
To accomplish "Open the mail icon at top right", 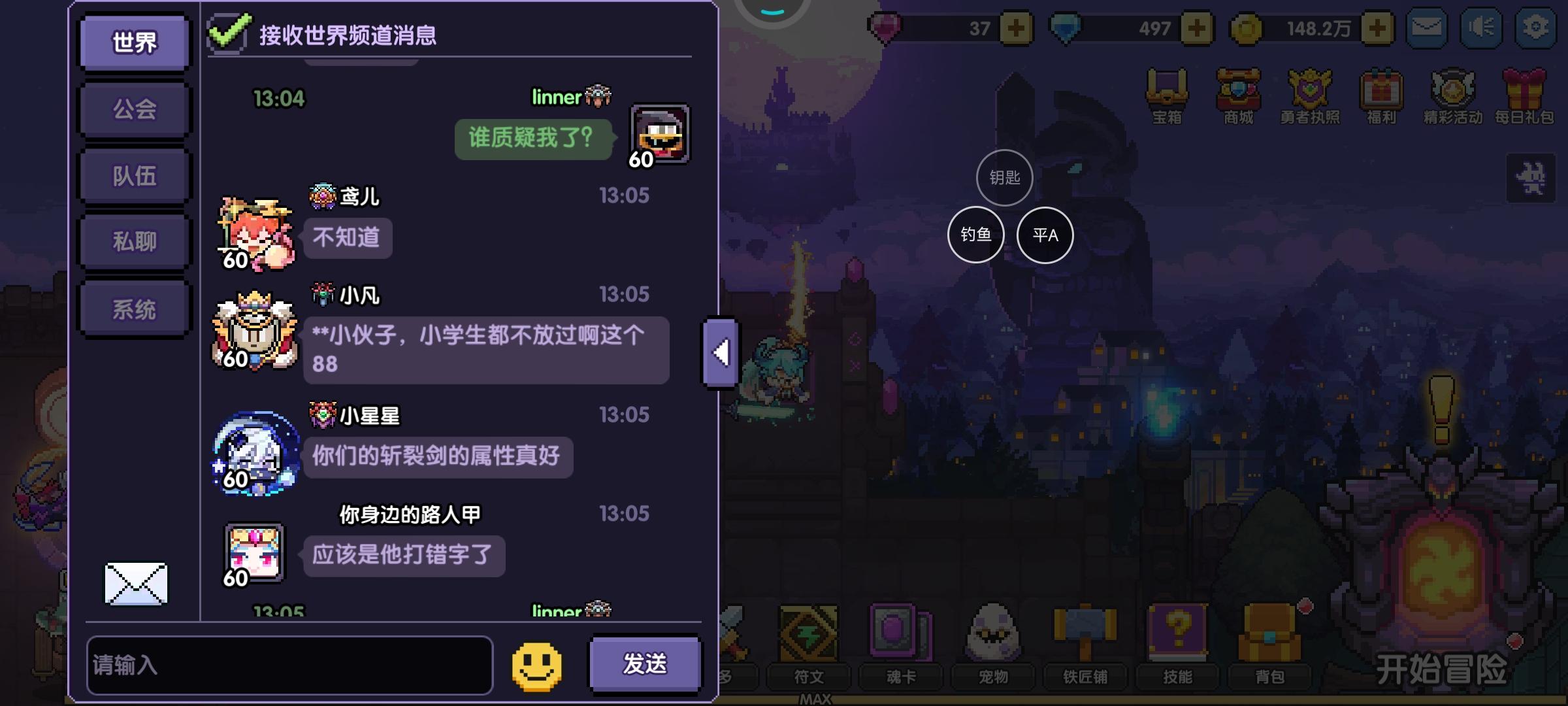I will (x=1427, y=27).
